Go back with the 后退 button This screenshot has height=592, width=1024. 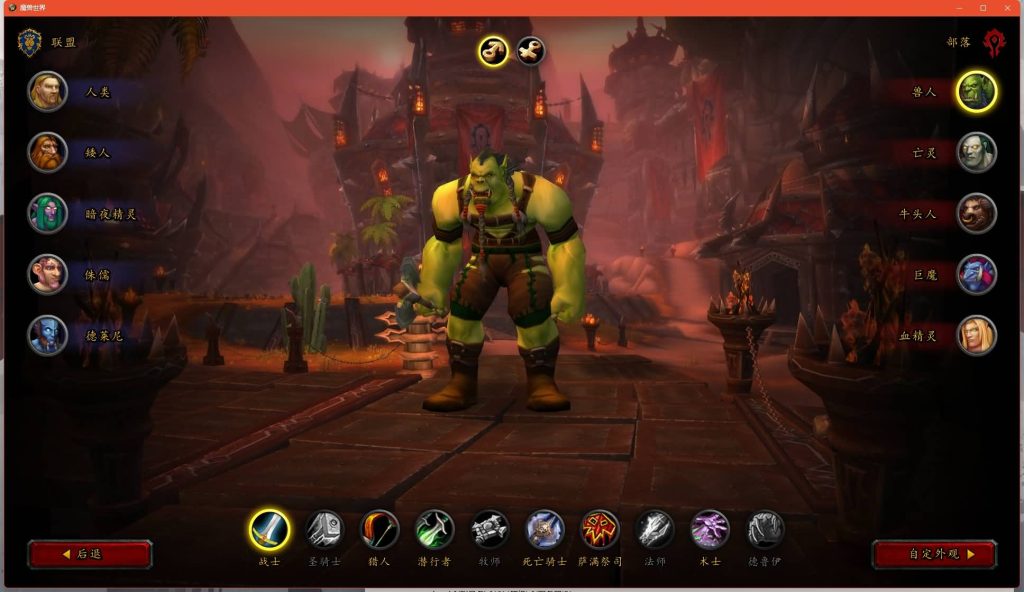[x=90, y=554]
